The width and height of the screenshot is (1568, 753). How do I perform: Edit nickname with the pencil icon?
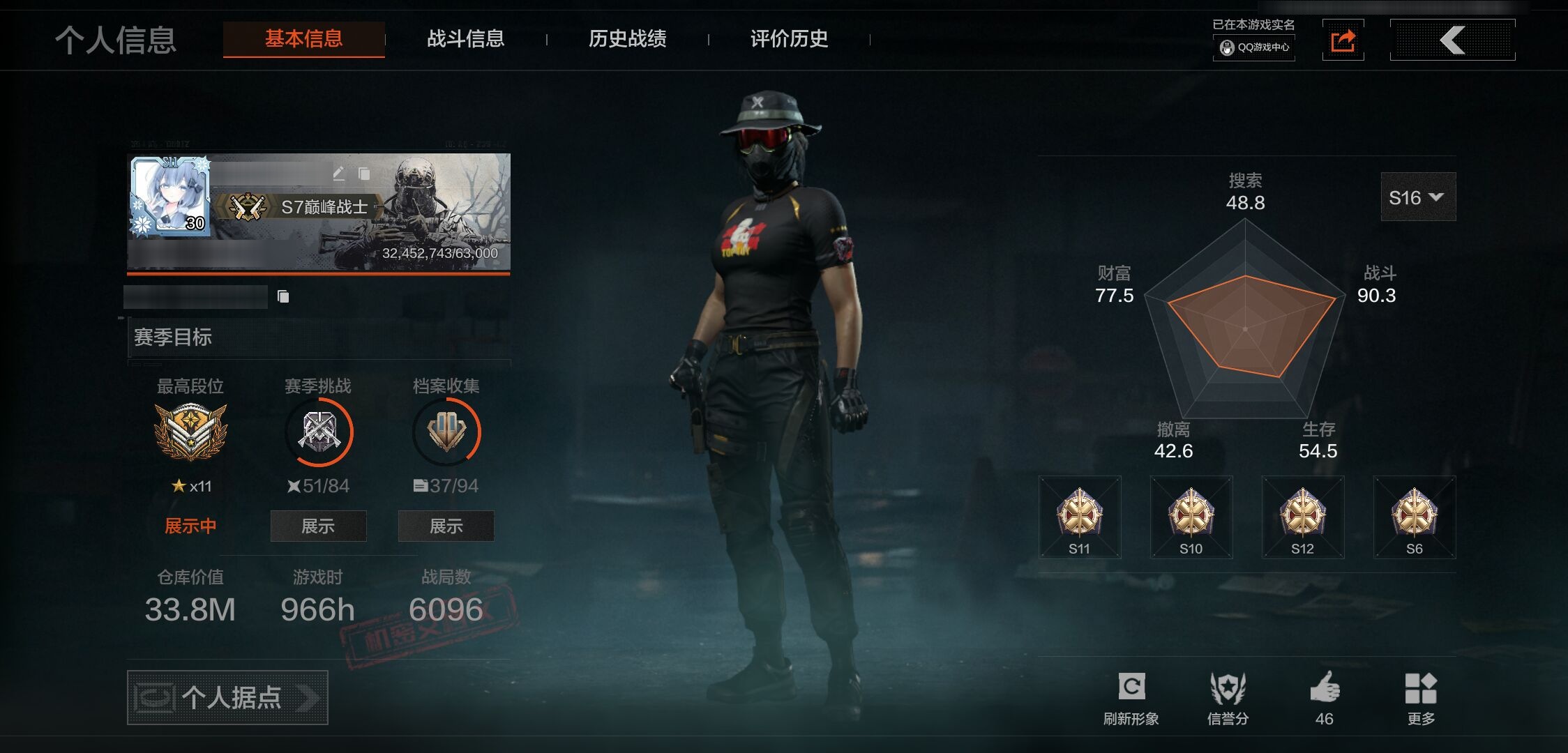pyautogui.click(x=339, y=173)
